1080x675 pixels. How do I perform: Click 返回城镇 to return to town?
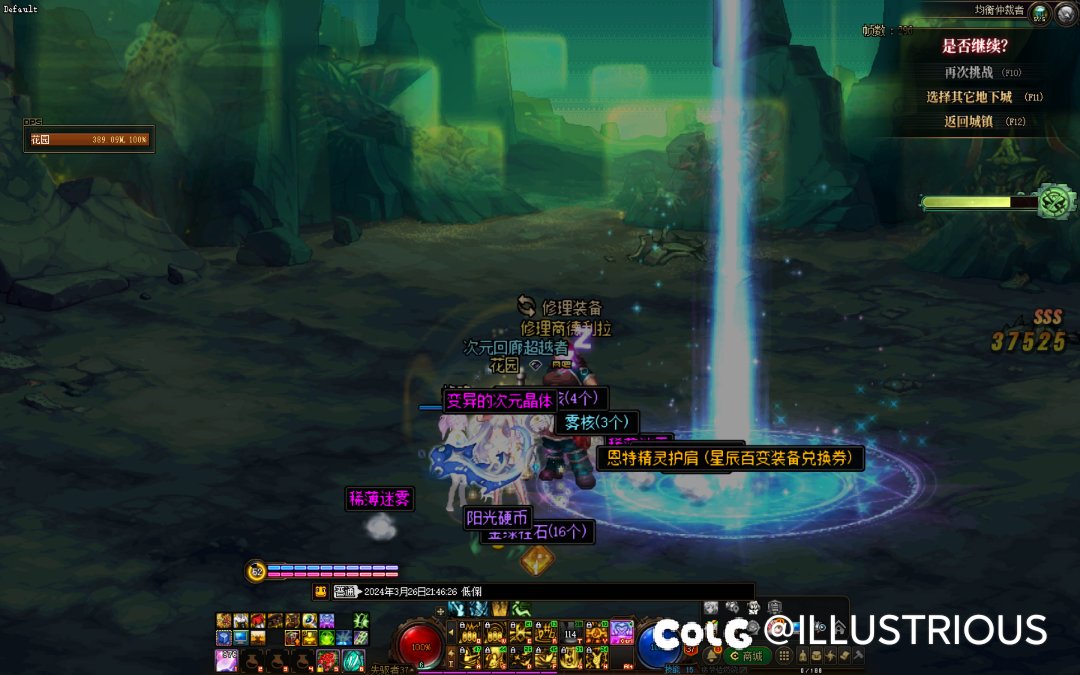tap(970, 121)
